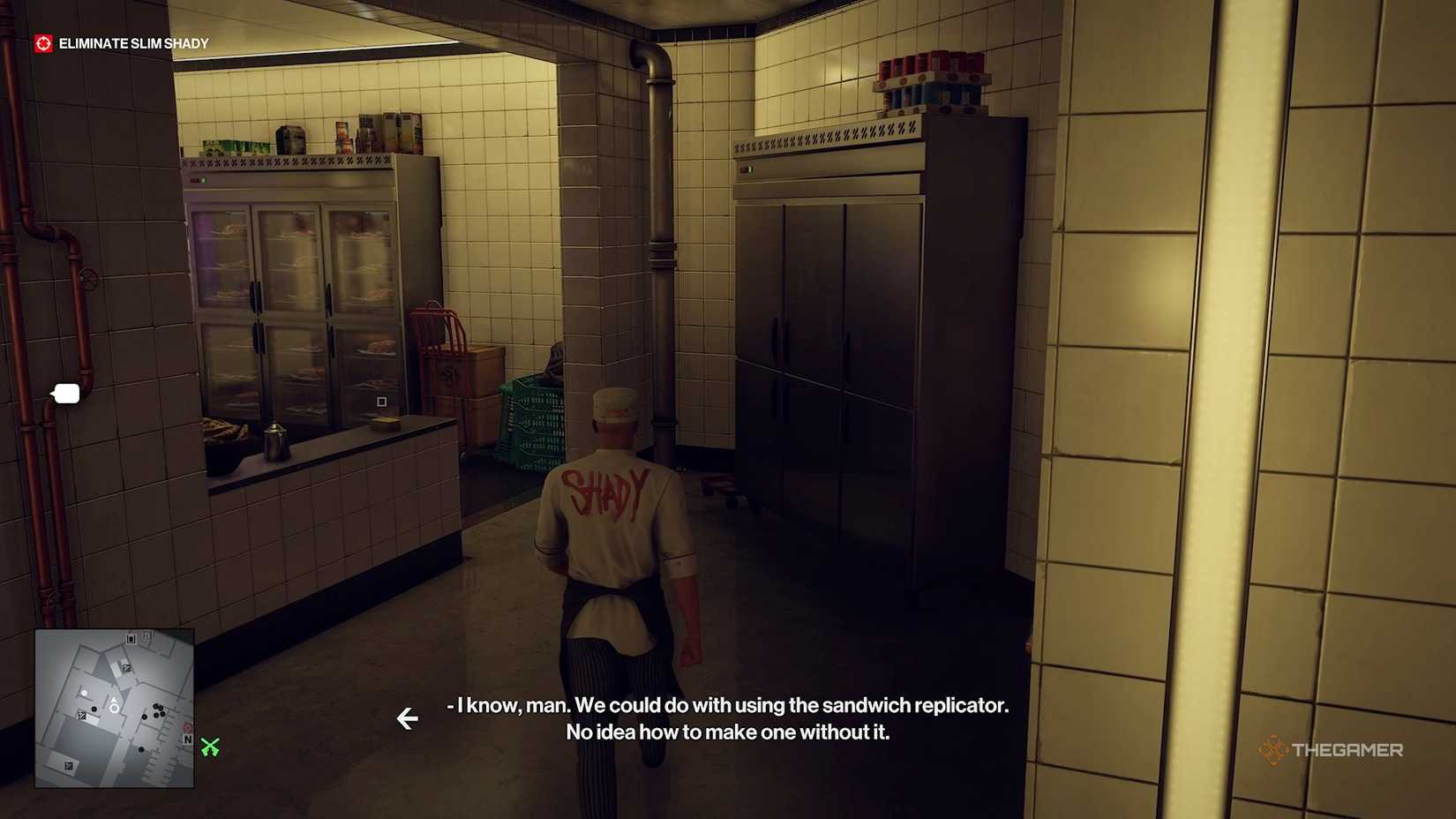Open the ELIMINATE SLIM SHADY objective
This screenshot has height=819, width=1456.
(133, 41)
